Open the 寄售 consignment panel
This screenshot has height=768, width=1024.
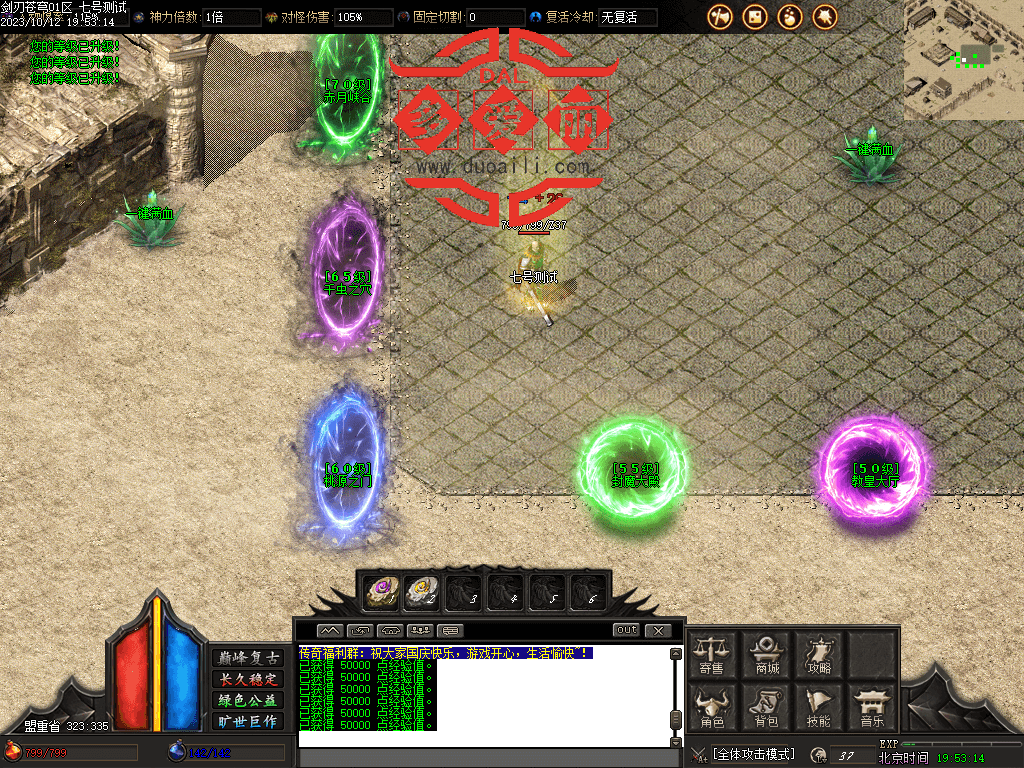click(x=712, y=653)
